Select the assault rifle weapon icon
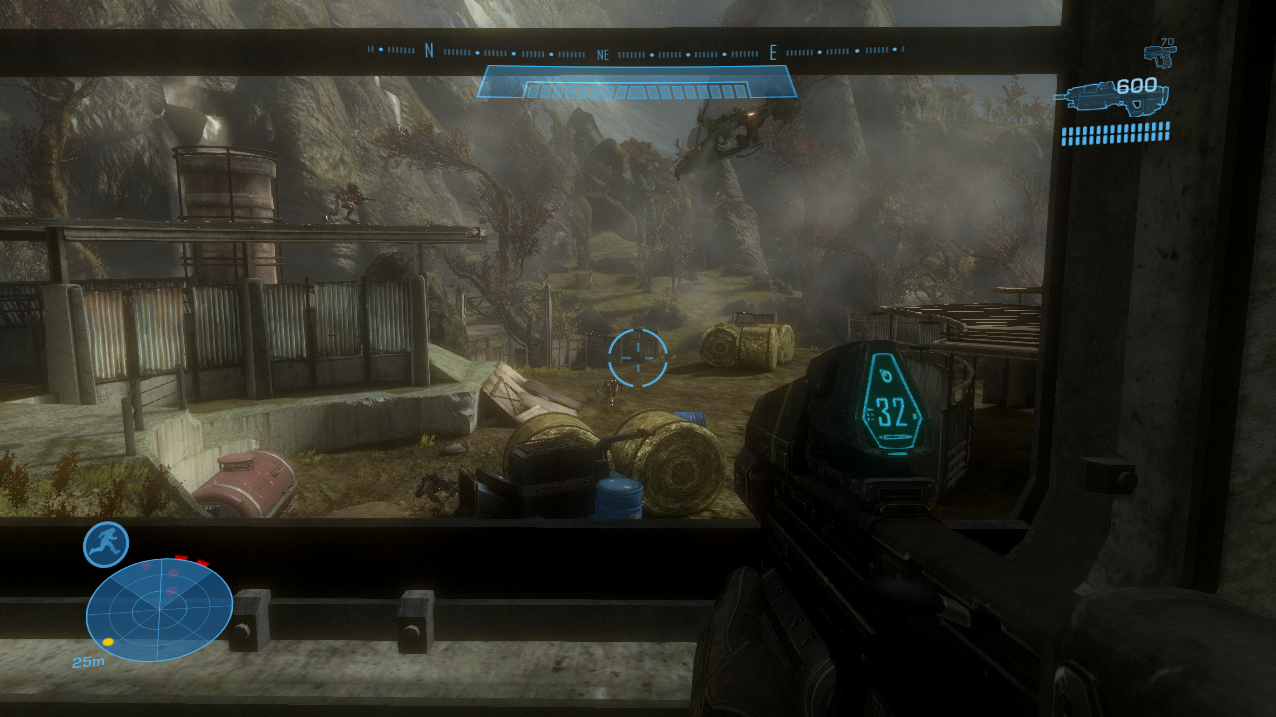The height and width of the screenshot is (717, 1276). (x=1110, y=98)
